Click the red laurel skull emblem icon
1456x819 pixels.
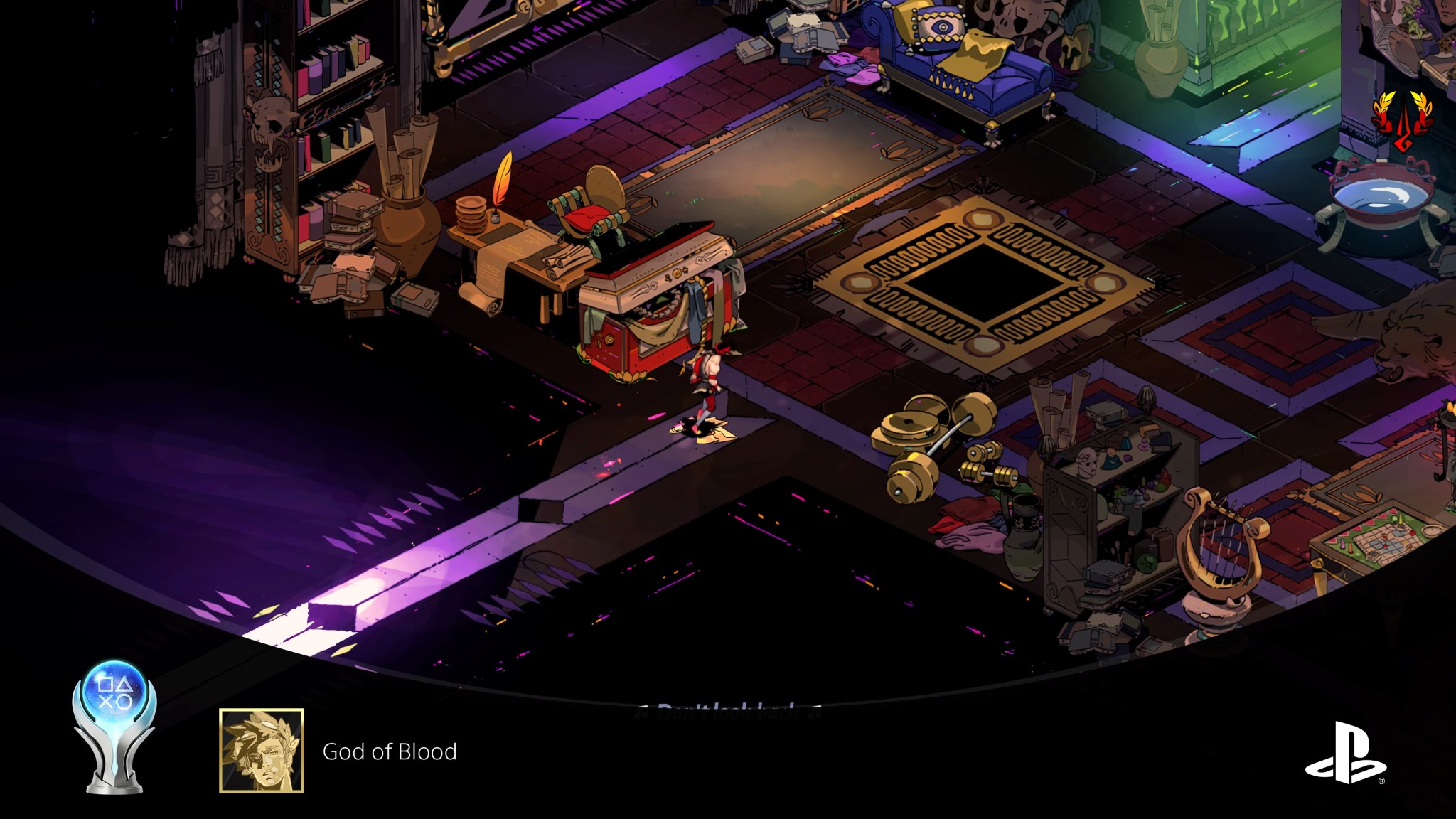(1402, 122)
